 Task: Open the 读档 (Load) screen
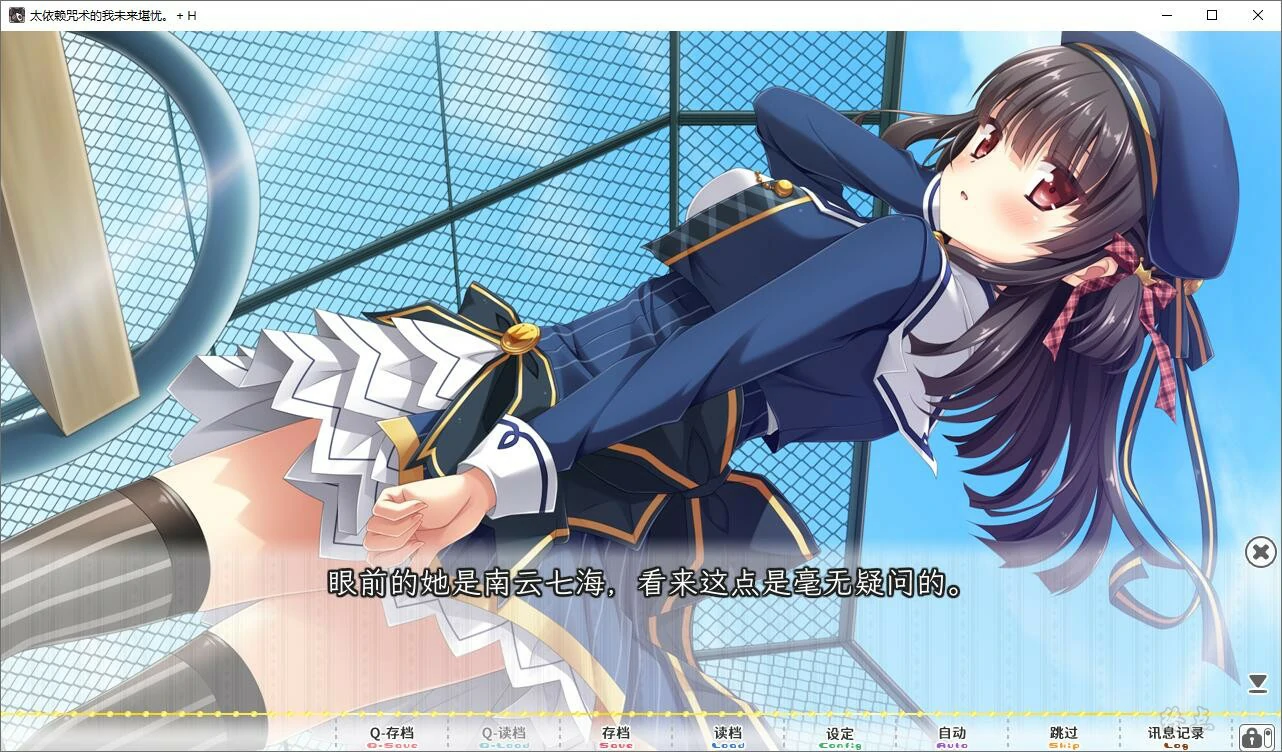point(728,734)
